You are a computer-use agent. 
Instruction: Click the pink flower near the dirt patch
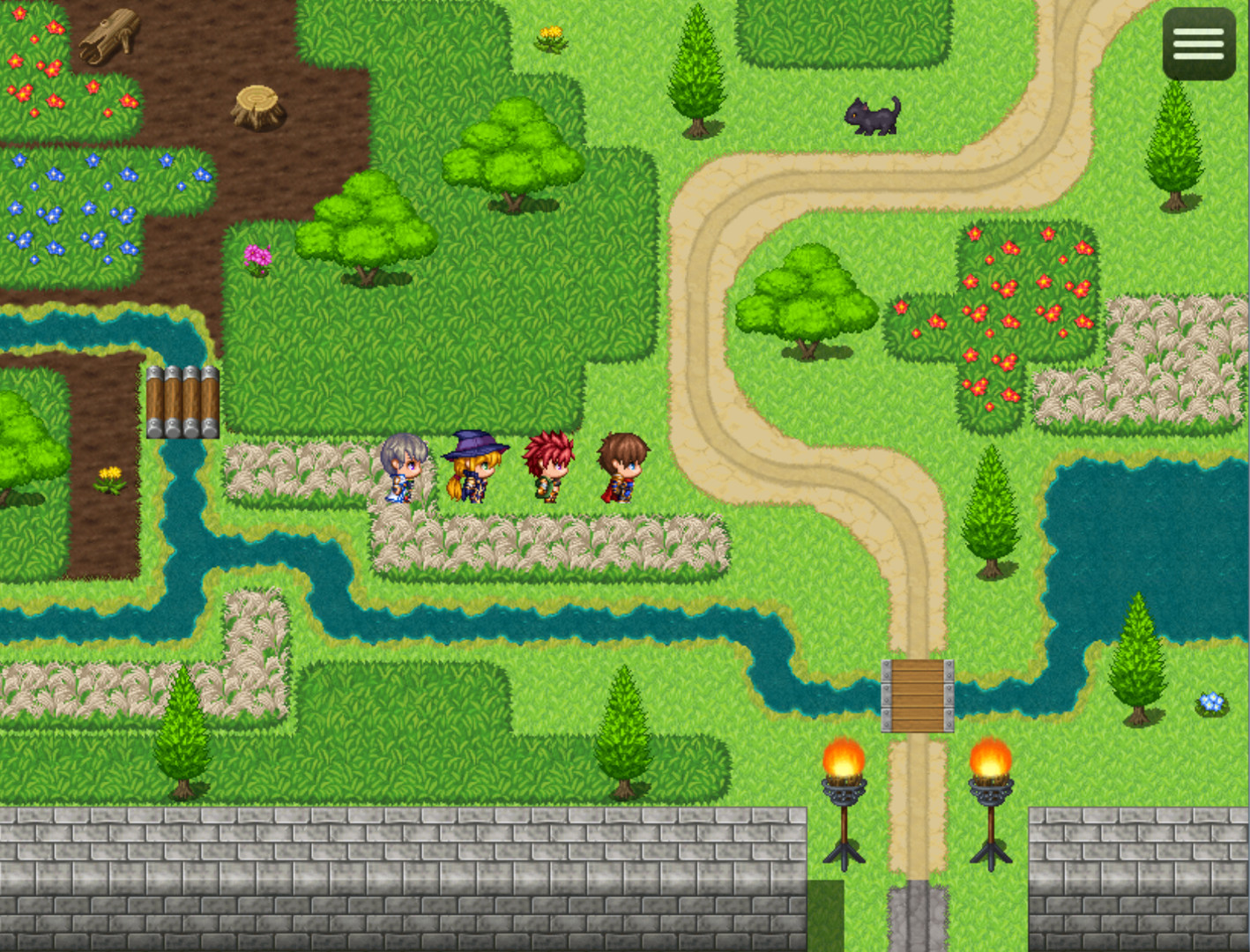click(257, 260)
